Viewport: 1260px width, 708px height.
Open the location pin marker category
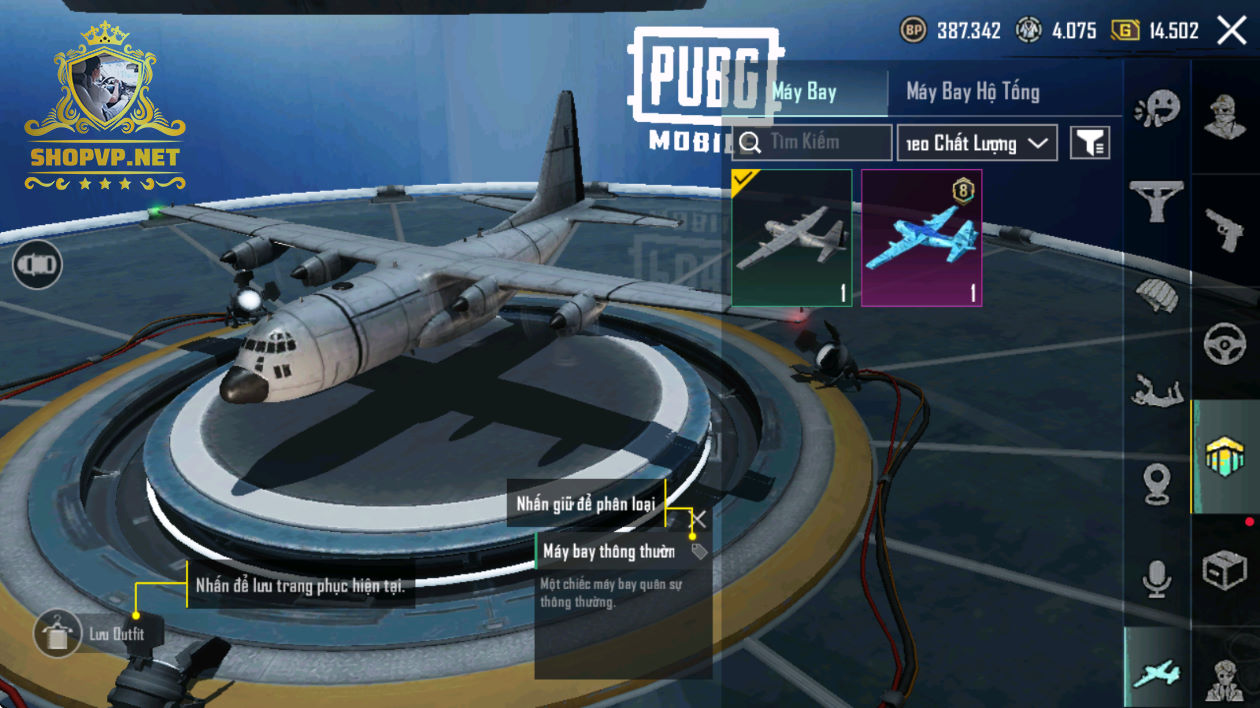coord(1157,483)
